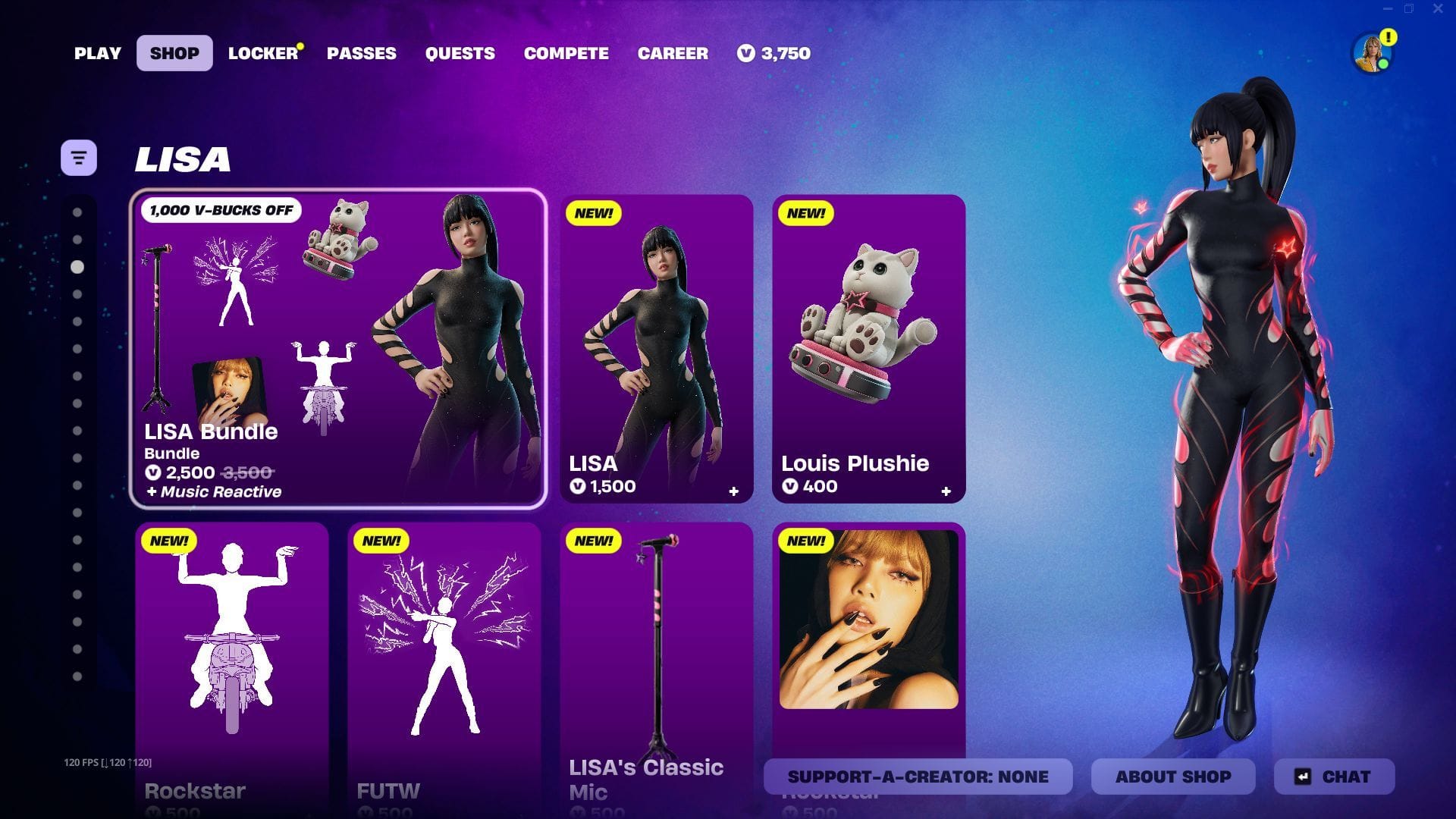Click the plus icon on LISA outfit card
The height and width of the screenshot is (819, 1456).
[733, 491]
